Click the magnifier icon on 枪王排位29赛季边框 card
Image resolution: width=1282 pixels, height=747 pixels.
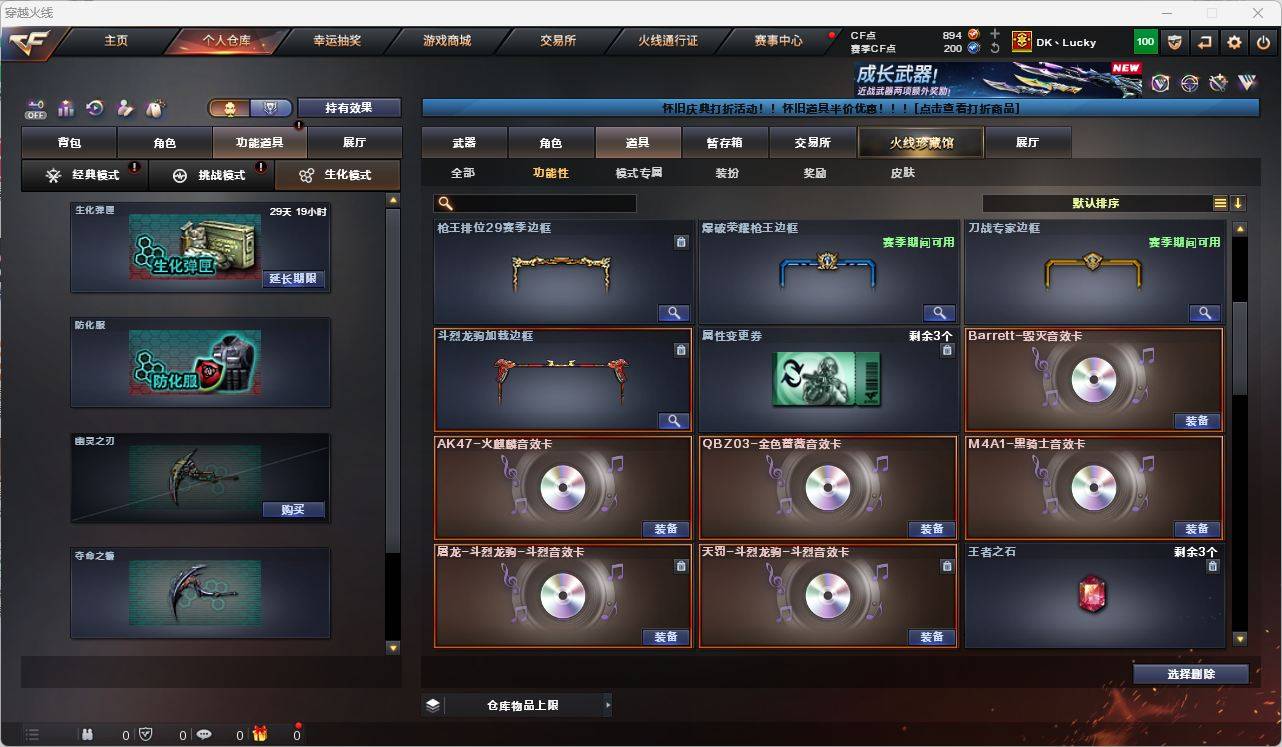tap(673, 312)
